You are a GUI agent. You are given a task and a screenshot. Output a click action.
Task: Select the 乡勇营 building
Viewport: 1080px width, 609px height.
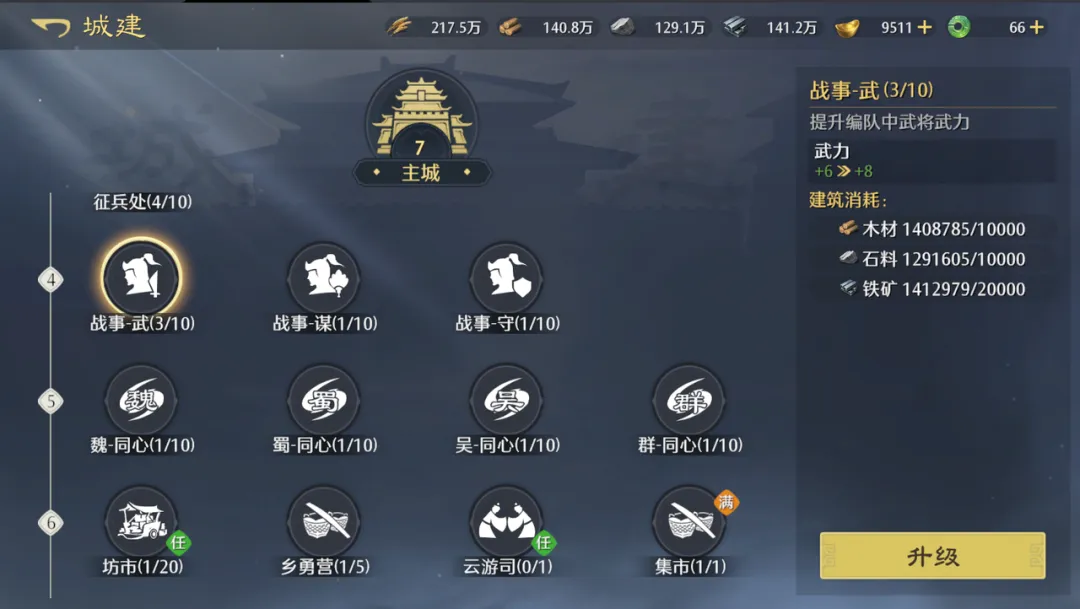324,521
